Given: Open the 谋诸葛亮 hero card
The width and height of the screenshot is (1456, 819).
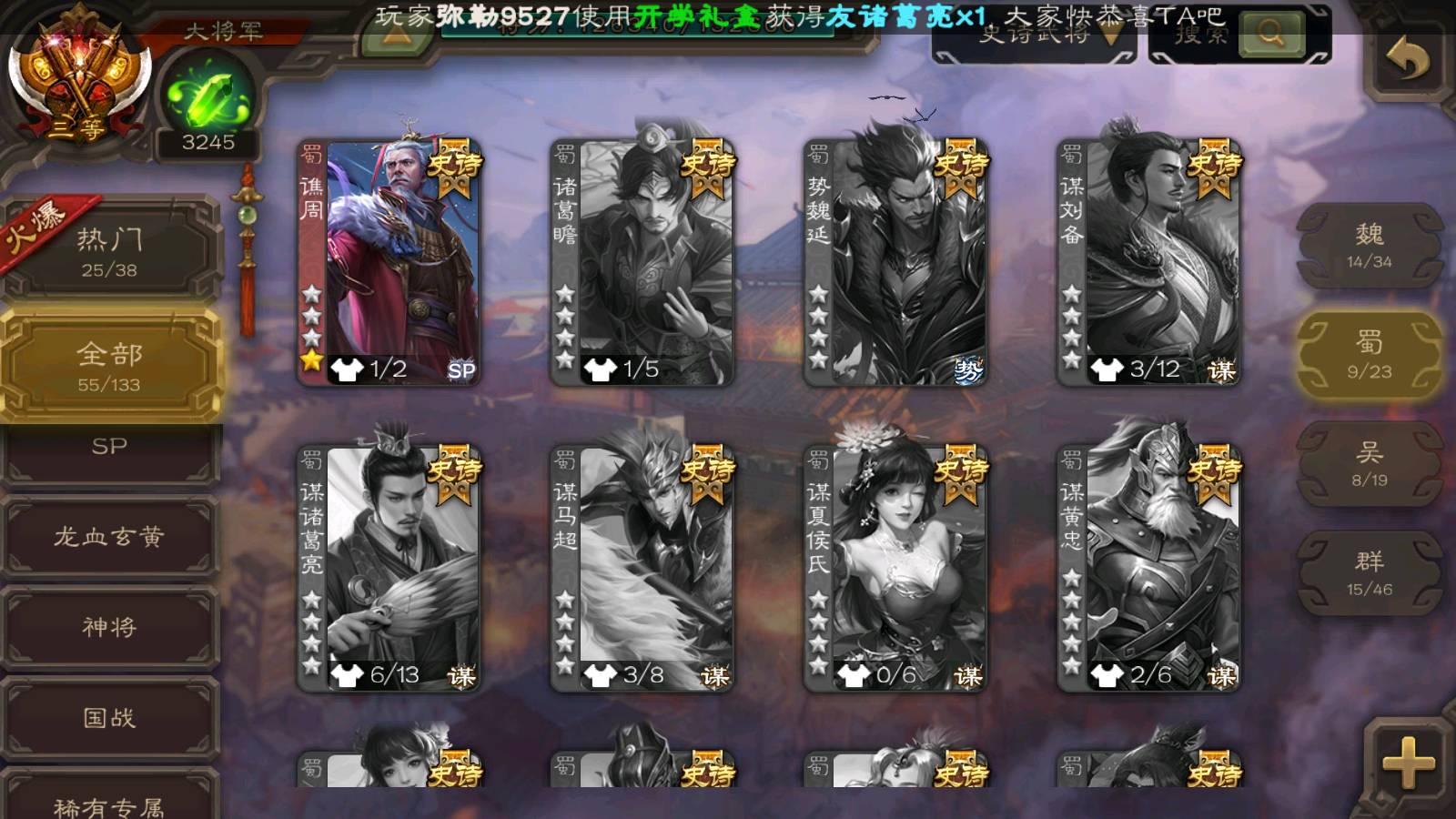Looking at the screenshot, I should 389,568.
